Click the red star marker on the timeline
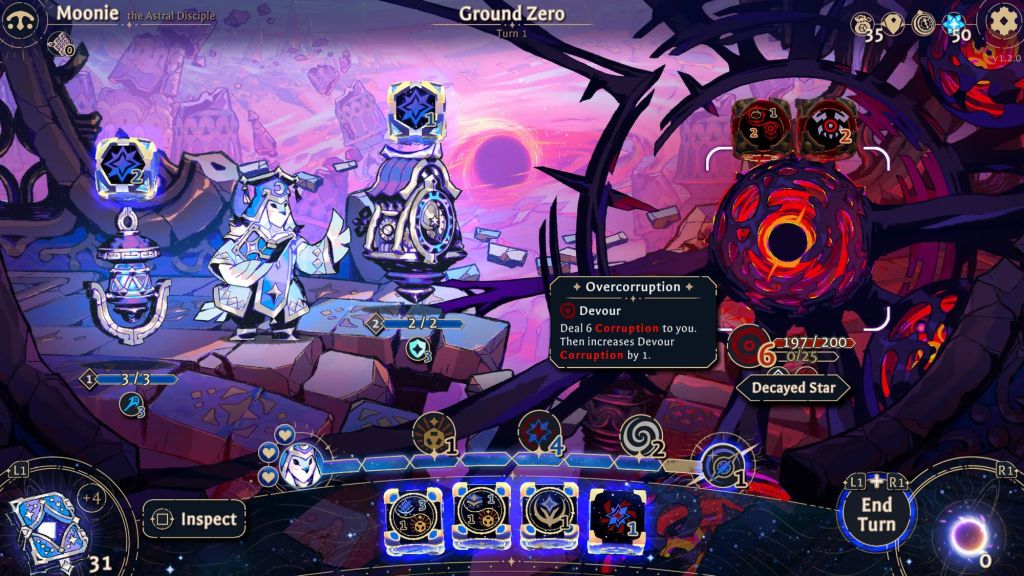The height and width of the screenshot is (576, 1024). click(538, 433)
